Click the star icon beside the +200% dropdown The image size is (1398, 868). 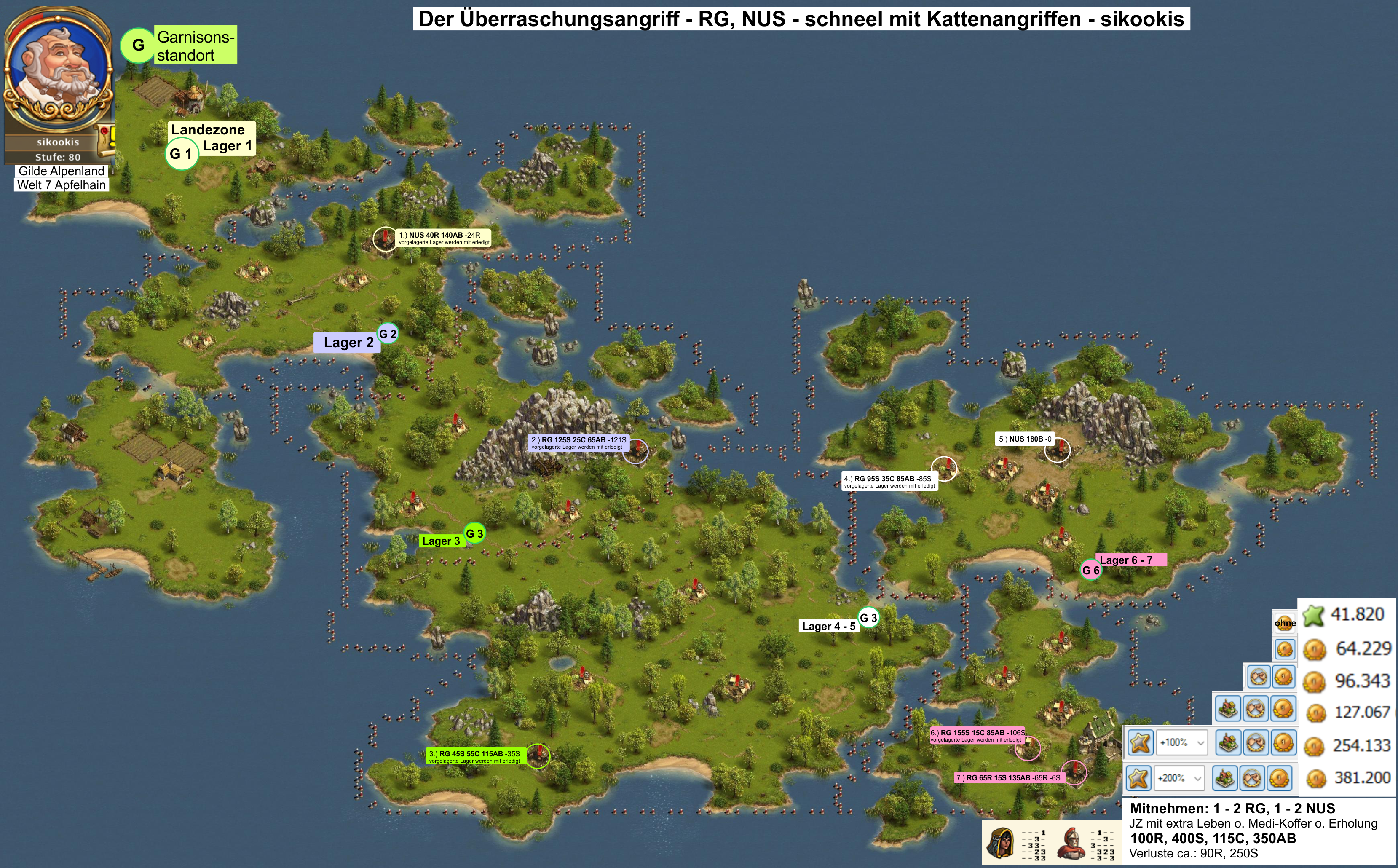1138,778
